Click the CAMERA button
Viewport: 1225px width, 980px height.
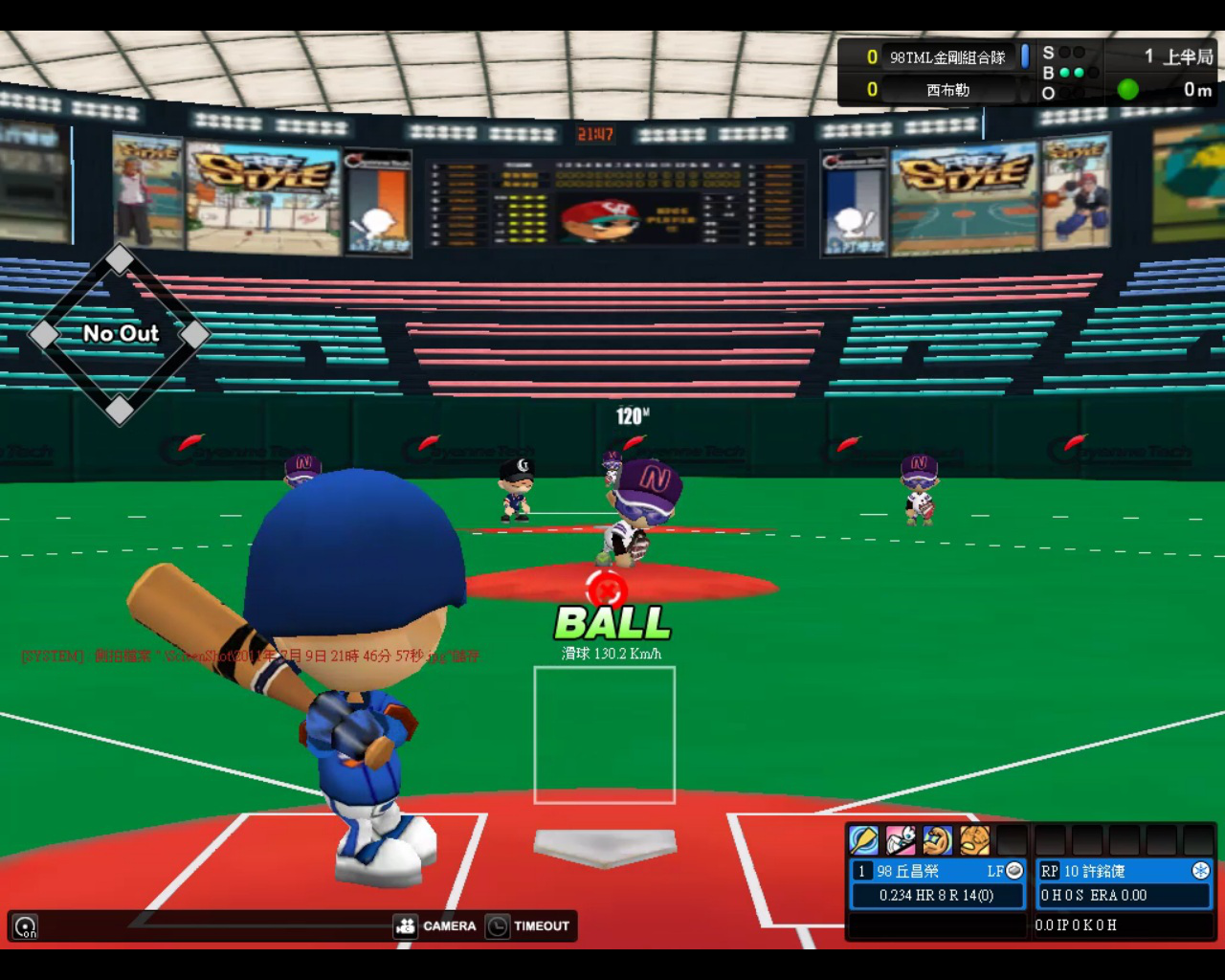[x=436, y=925]
